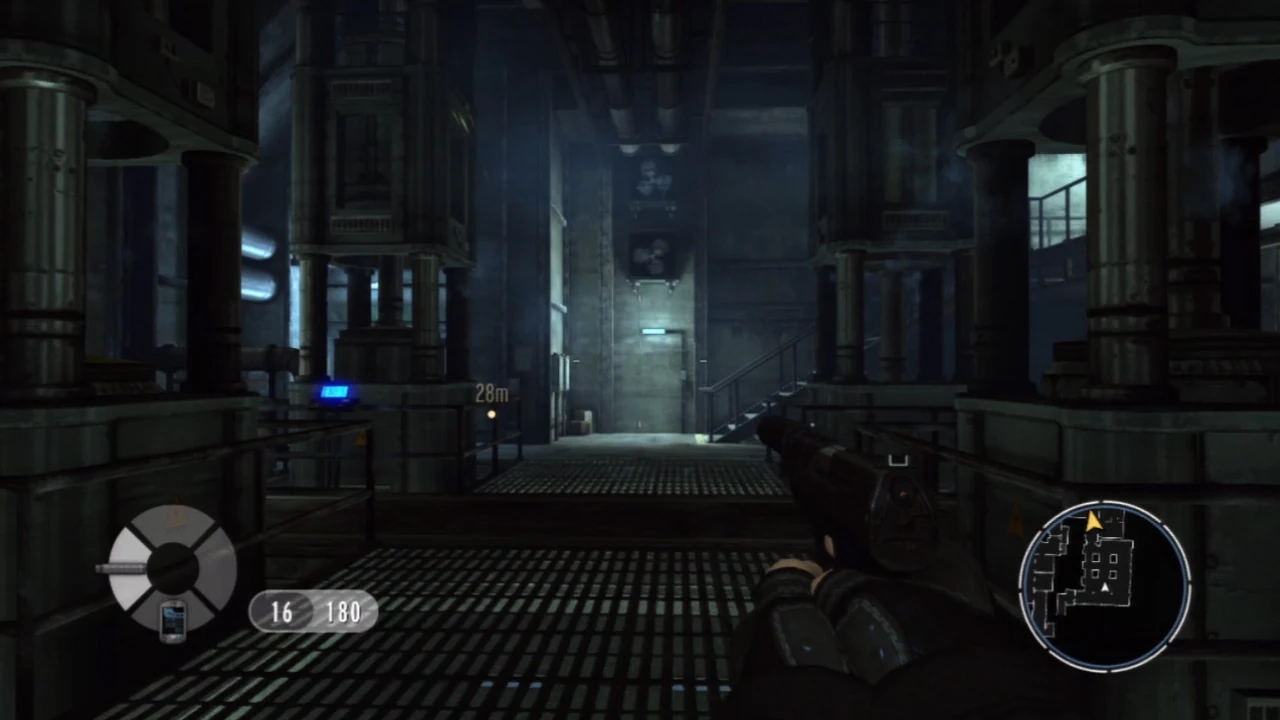Click the outer blue ring of the minimap
Viewport: 1280px width, 720px height.
(x=1028, y=578)
